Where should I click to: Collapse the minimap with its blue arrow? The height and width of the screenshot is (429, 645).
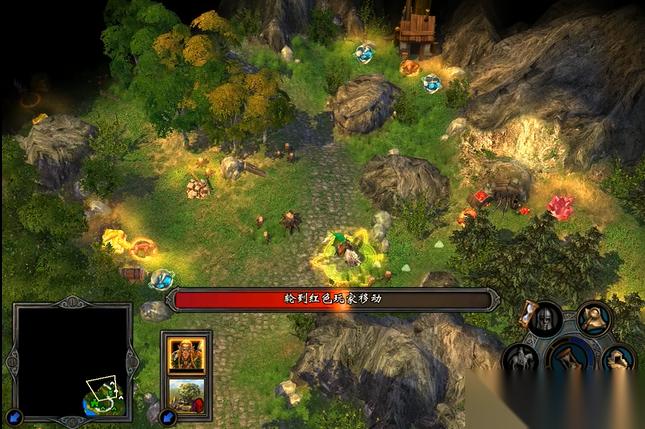pos(14,417)
